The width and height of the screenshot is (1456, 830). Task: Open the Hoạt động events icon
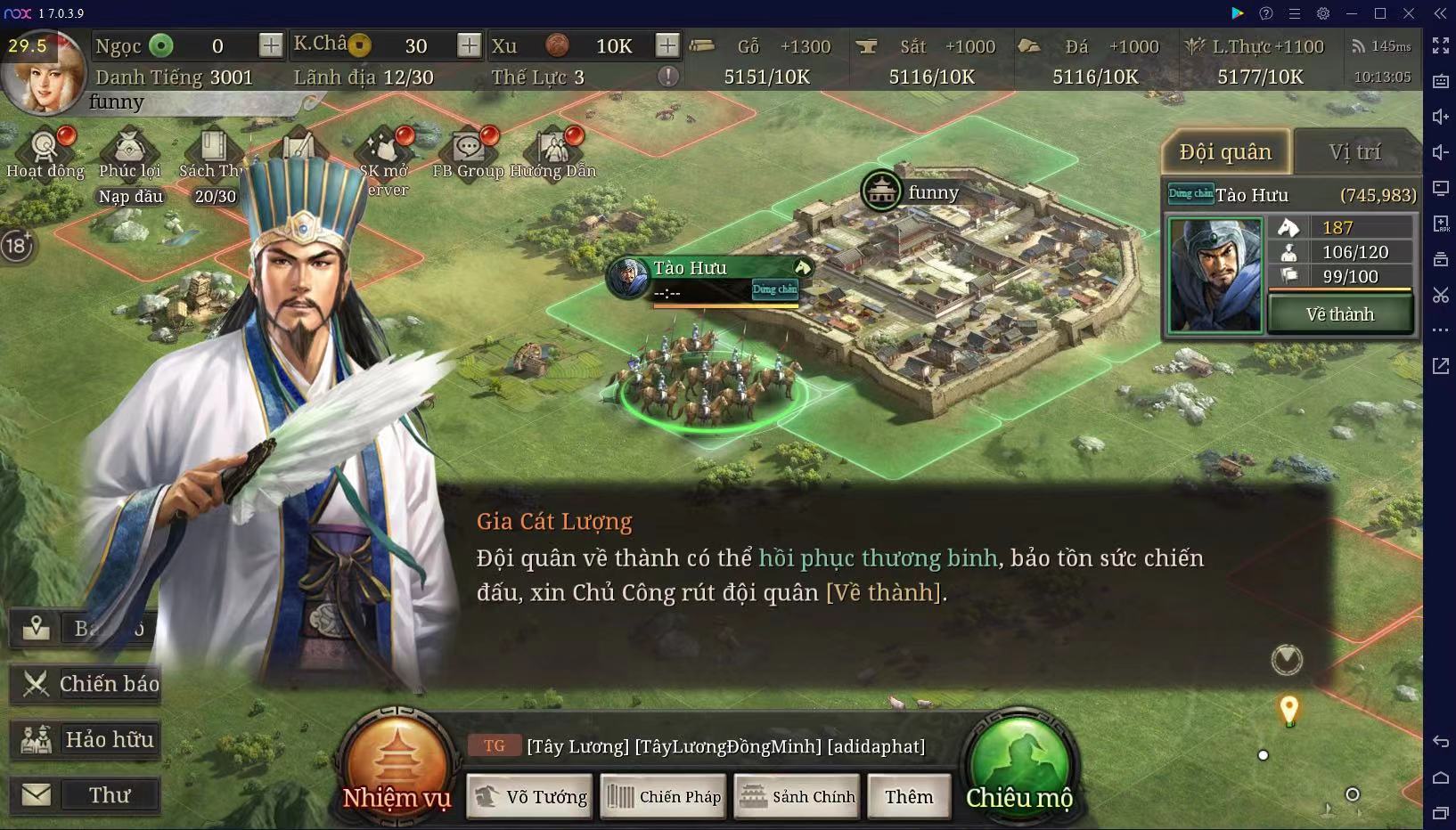45,152
